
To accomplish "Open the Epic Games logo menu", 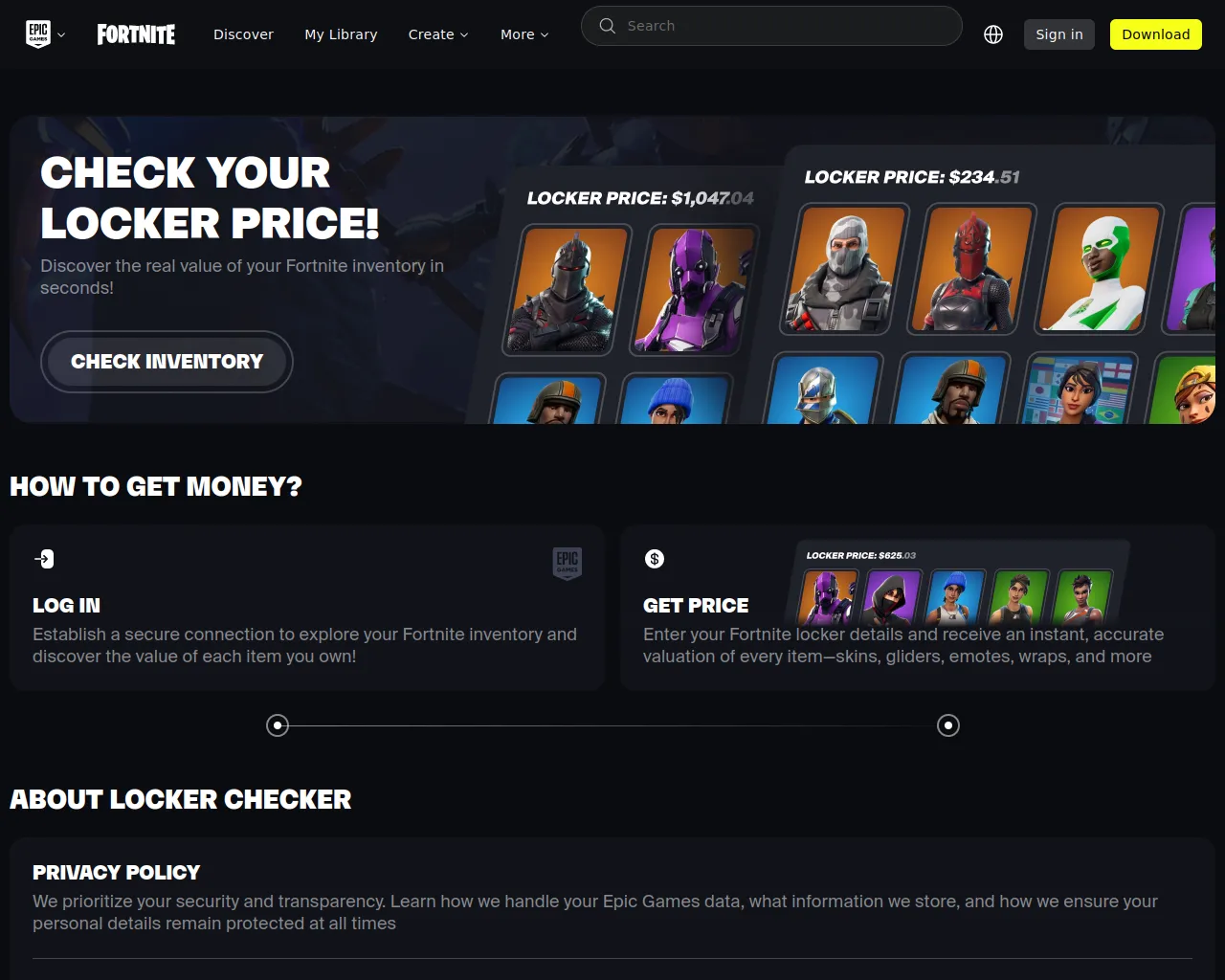I will click(45, 34).
